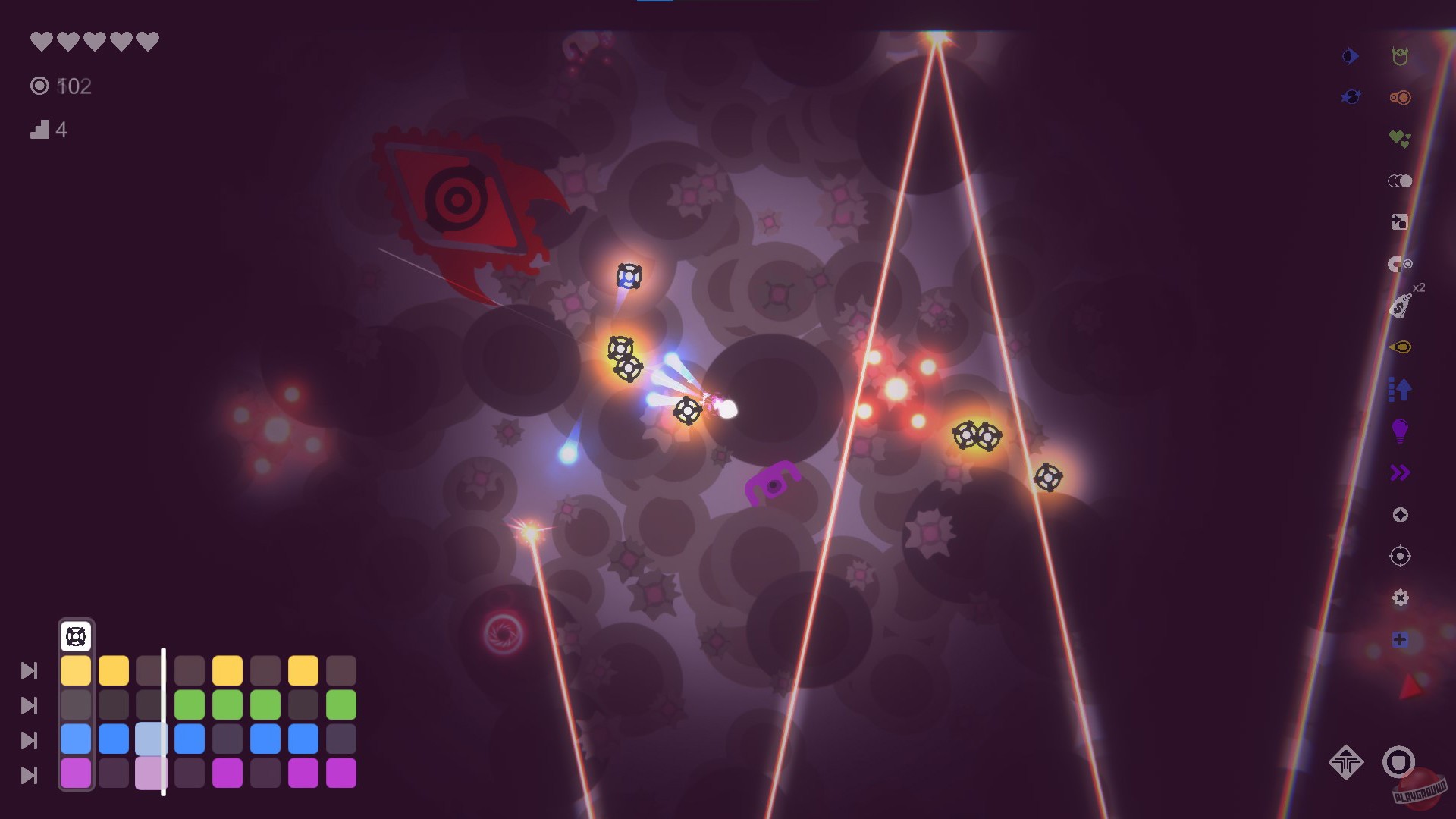Select the blue plus upgrade icon

coord(1399,641)
